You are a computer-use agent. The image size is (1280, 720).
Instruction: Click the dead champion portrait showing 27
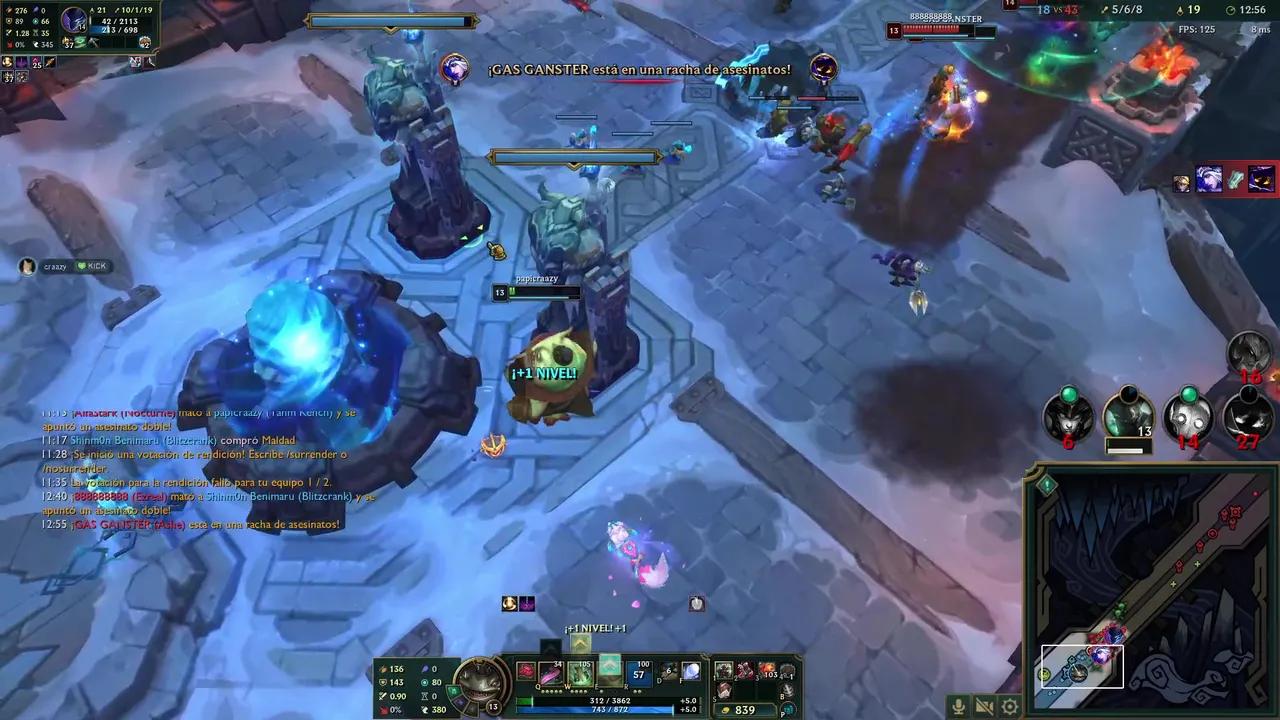pyautogui.click(x=1247, y=417)
